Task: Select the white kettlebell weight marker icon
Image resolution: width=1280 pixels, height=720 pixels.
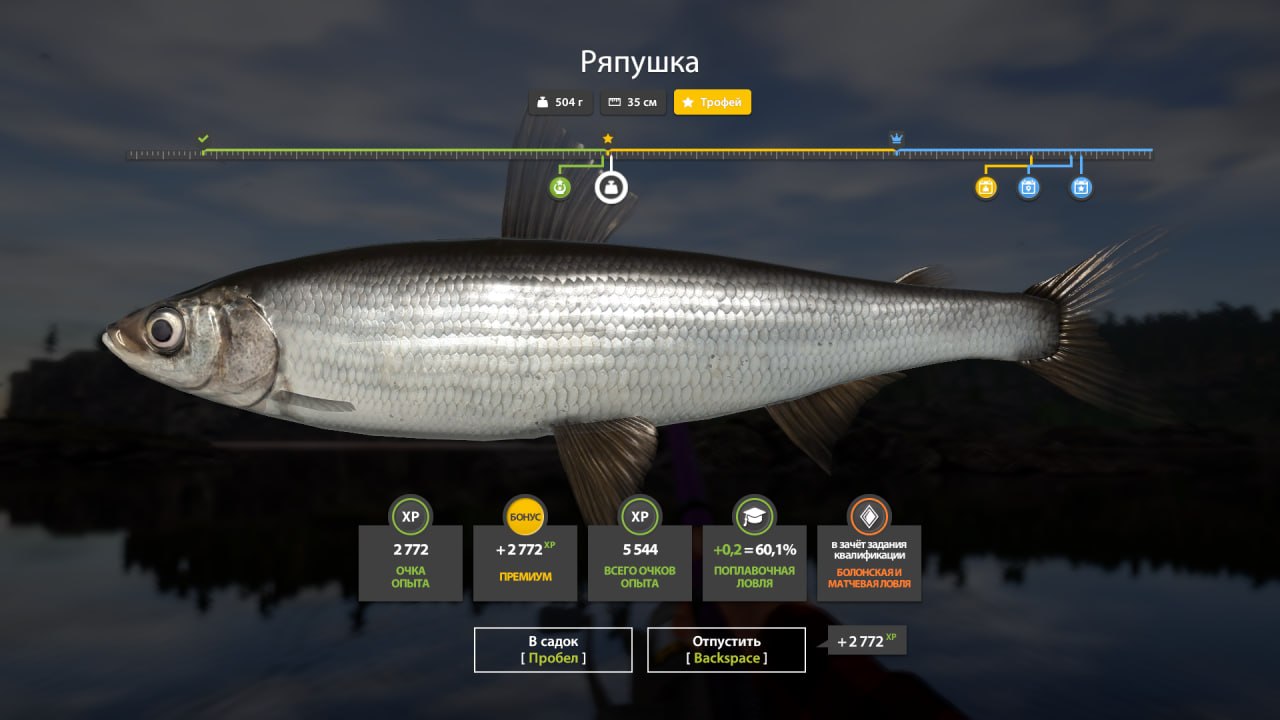Action: (x=610, y=186)
